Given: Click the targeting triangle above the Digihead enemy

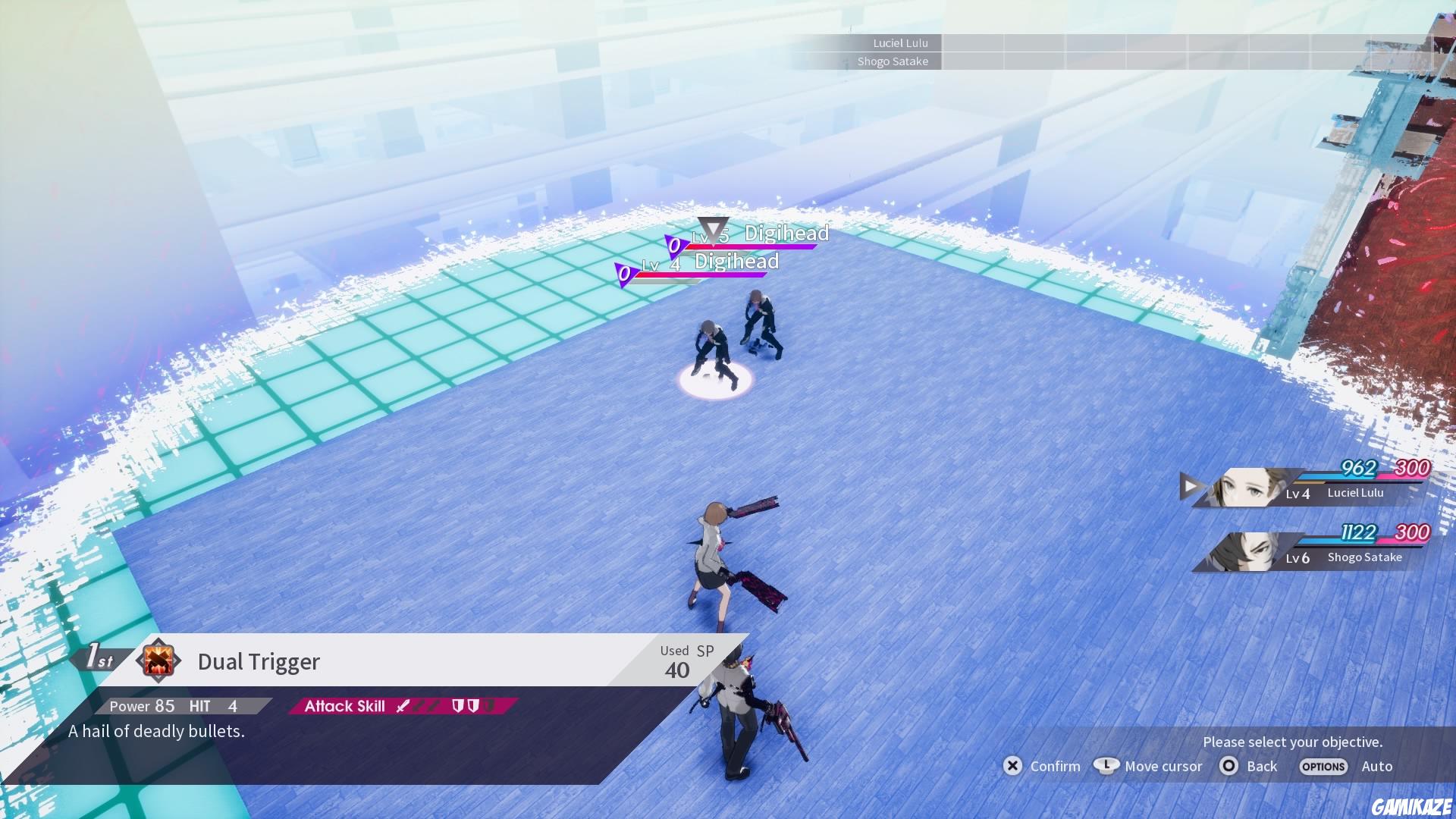Looking at the screenshot, I should (711, 229).
